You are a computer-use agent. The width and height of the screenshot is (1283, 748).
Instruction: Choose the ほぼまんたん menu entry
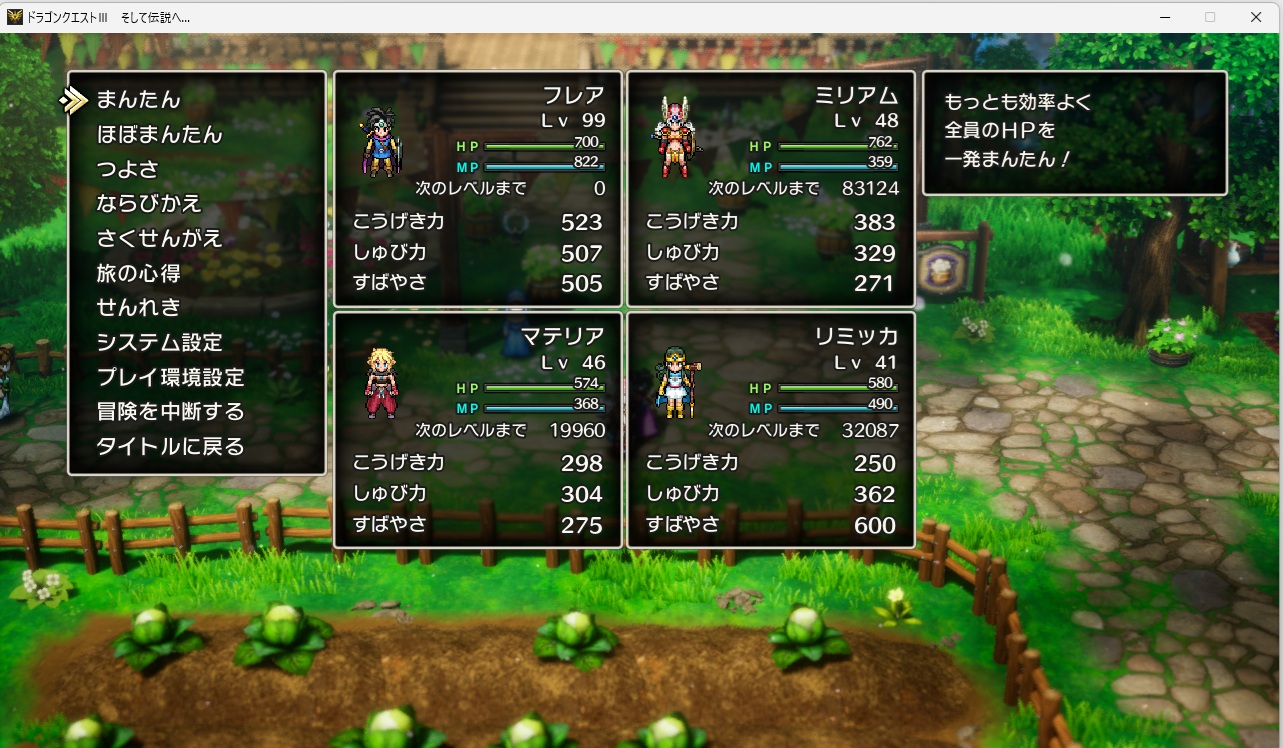point(159,135)
